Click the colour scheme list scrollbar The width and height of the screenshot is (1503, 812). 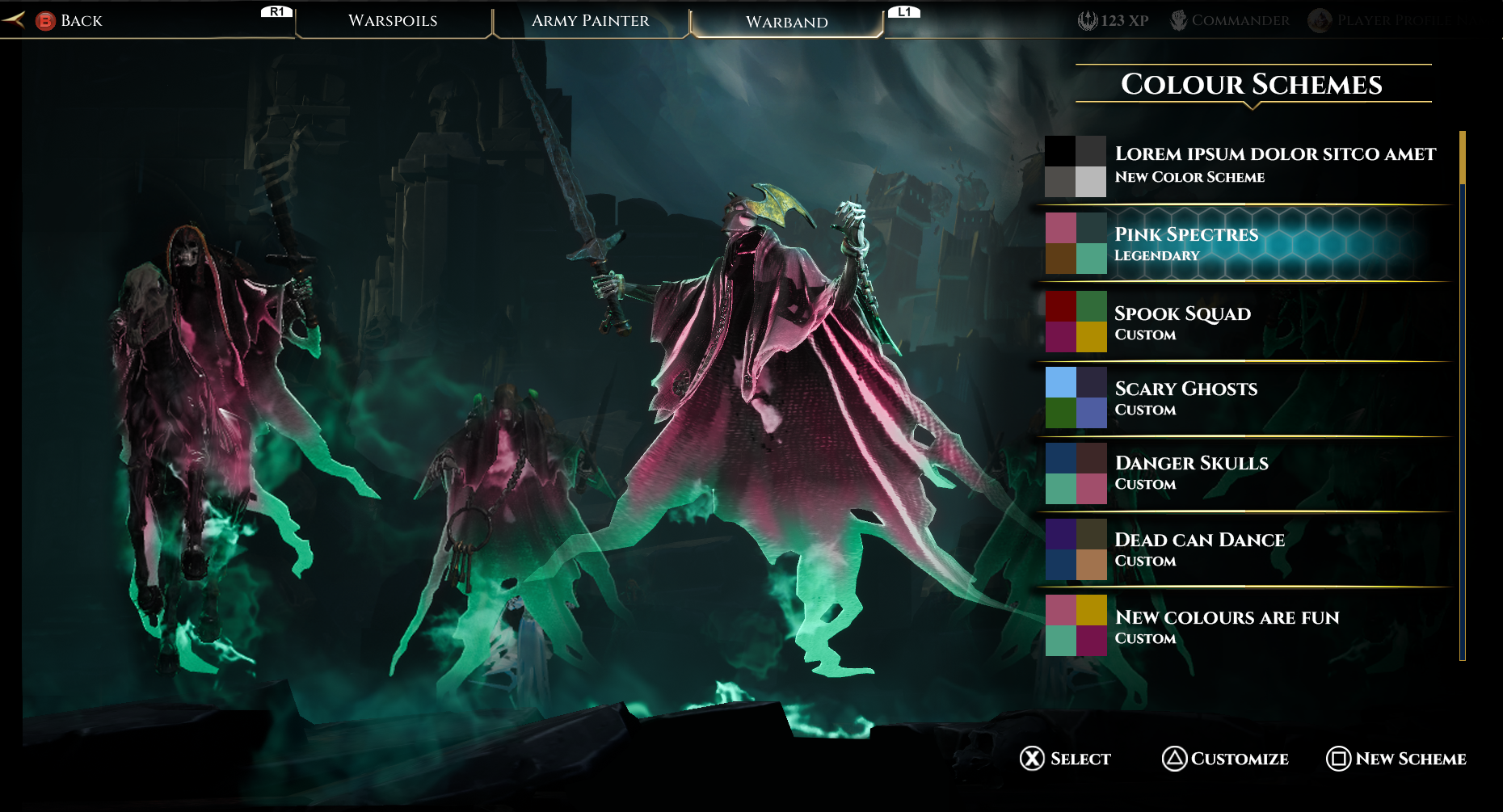[1462, 396]
